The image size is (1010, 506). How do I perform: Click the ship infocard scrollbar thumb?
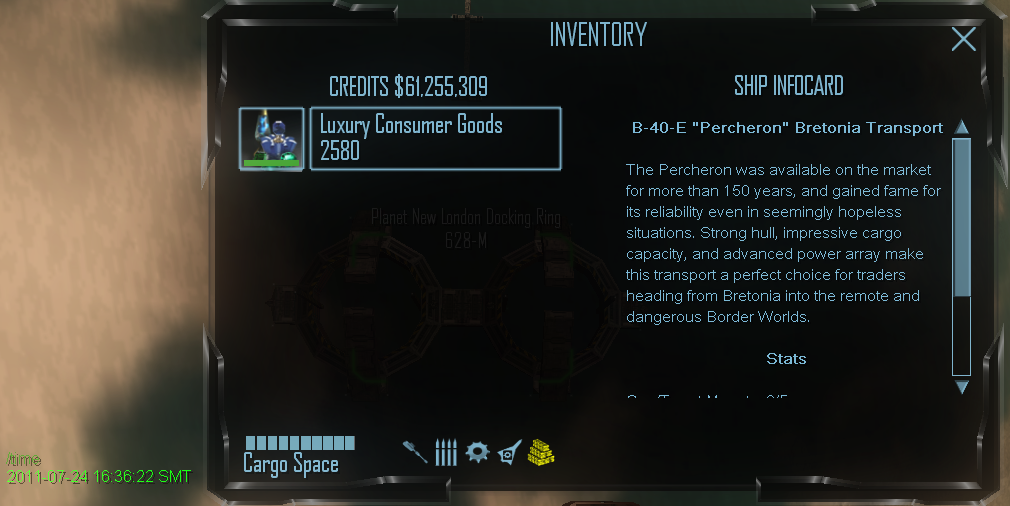click(x=962, y=217)
